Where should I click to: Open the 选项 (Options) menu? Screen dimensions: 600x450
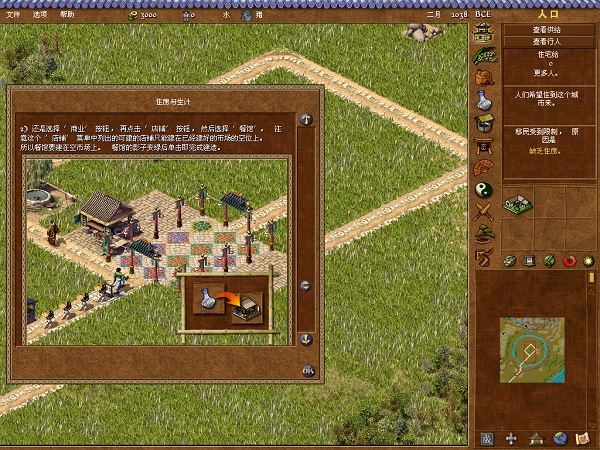pyautogui.click(x=40, y=15)
